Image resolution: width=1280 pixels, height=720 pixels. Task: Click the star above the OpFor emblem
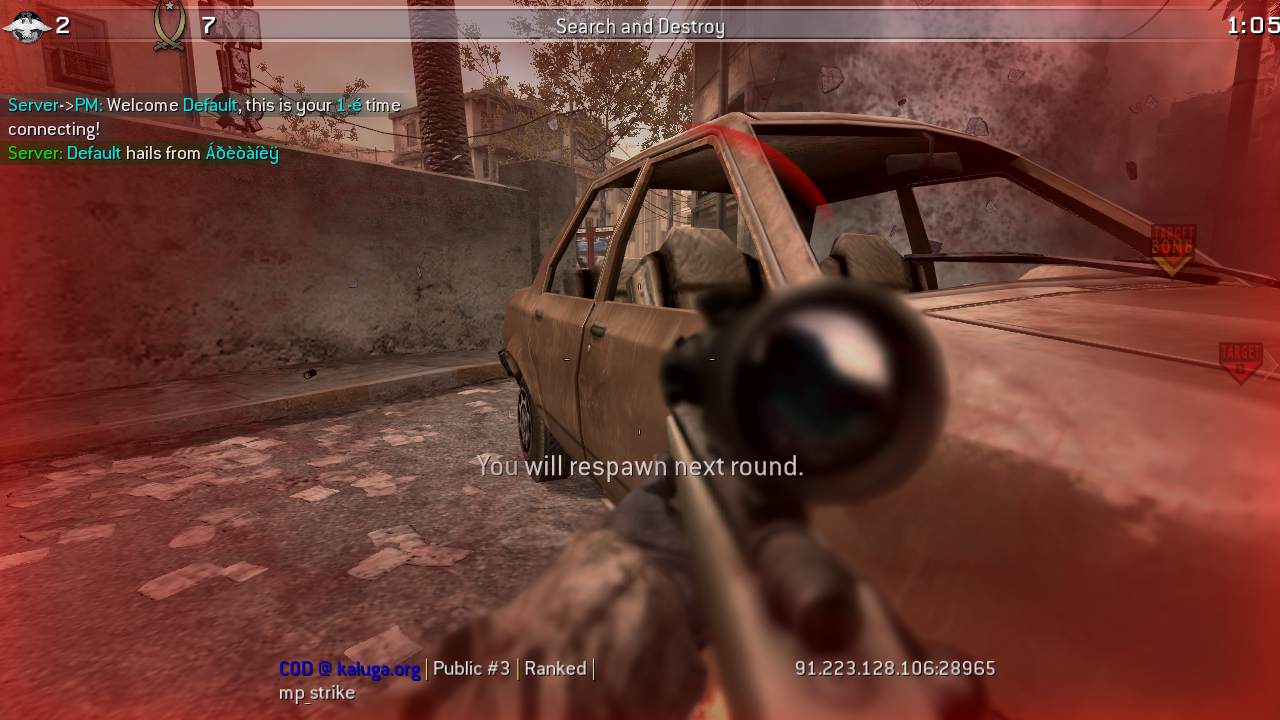pyautogui.click(x=169, y=6)
